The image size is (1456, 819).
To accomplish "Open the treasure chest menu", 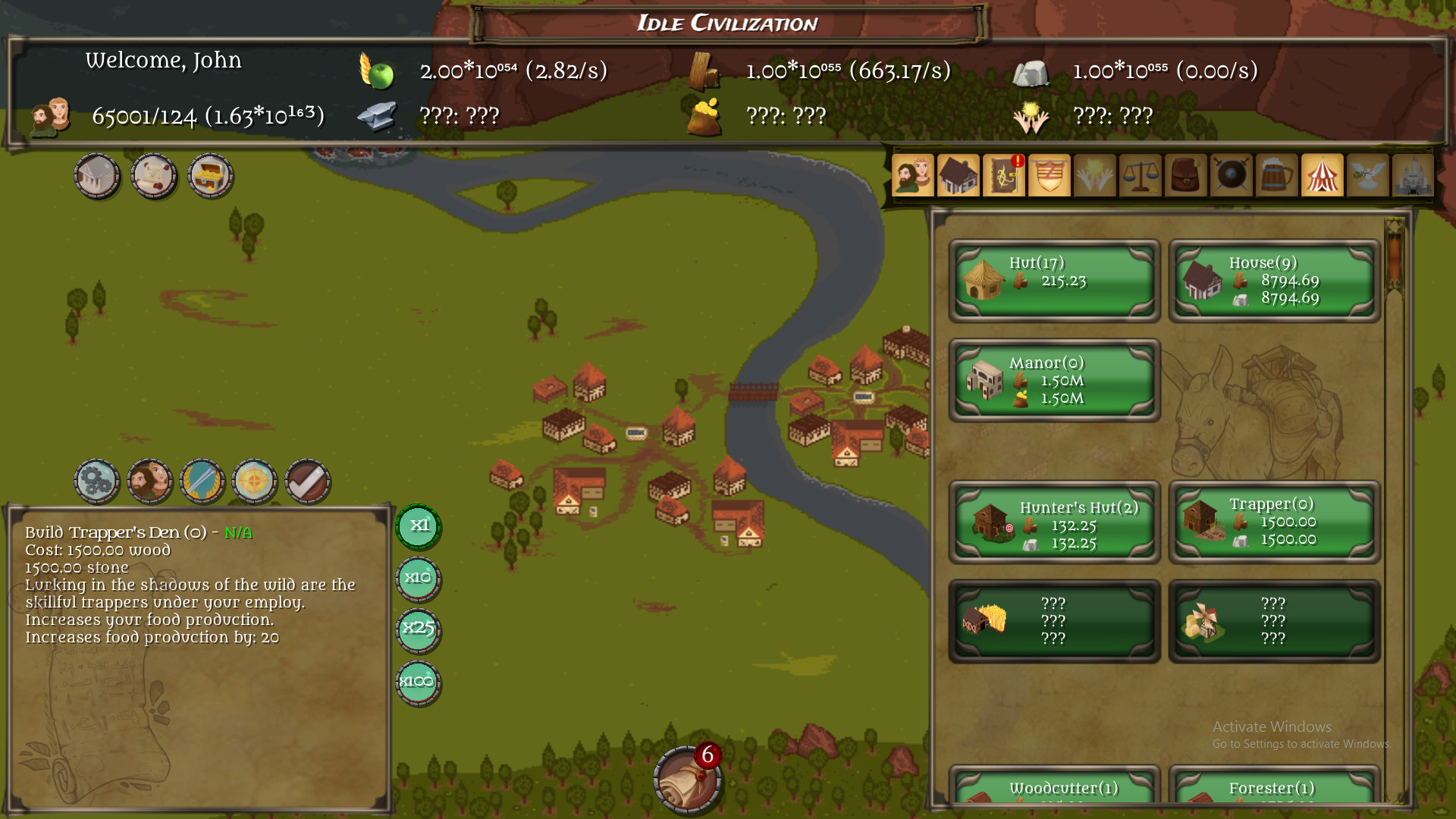I will click(210, 176).
